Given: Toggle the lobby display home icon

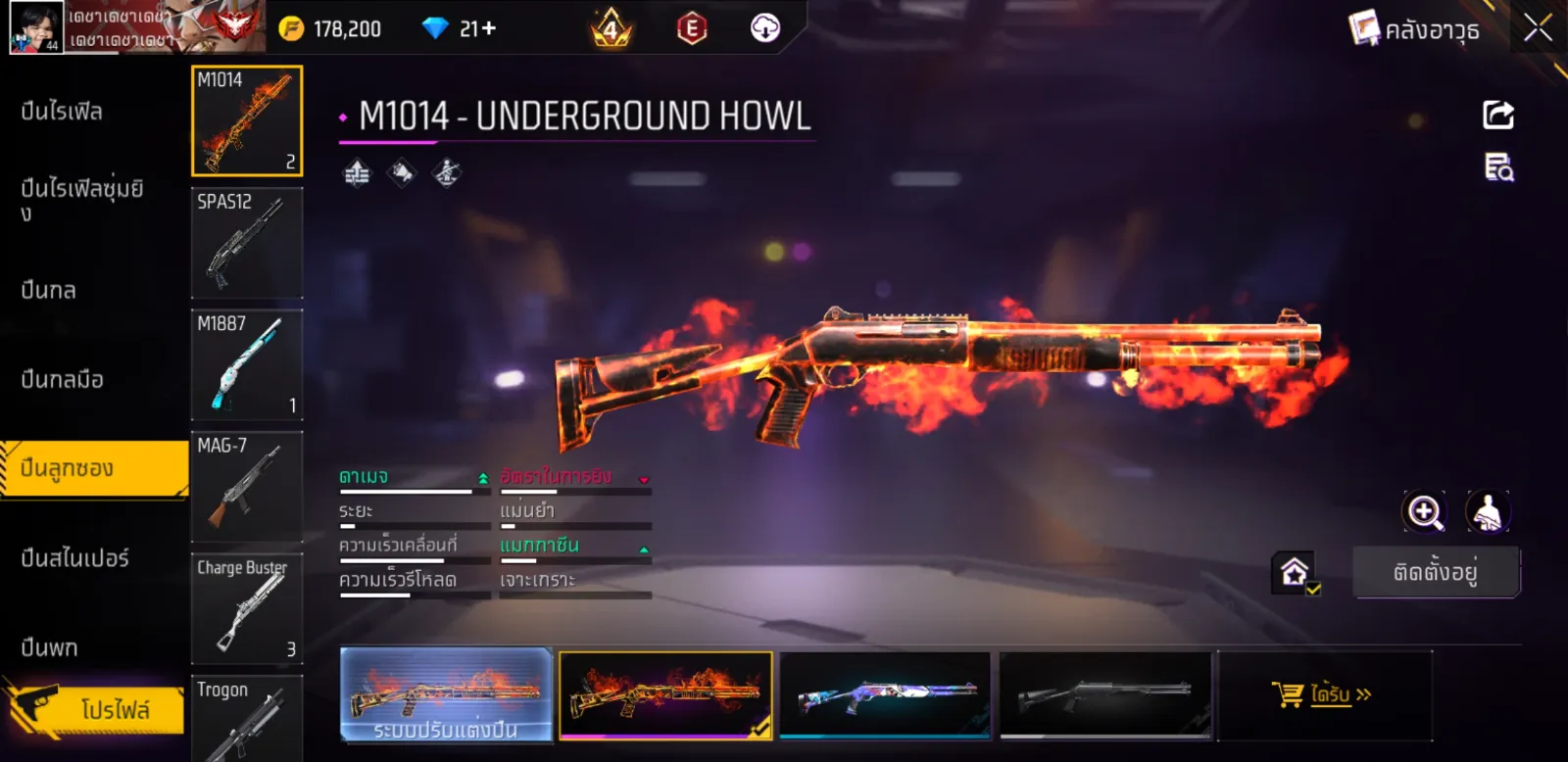Looking at the screenshot, I should (x=1295, y=572).
